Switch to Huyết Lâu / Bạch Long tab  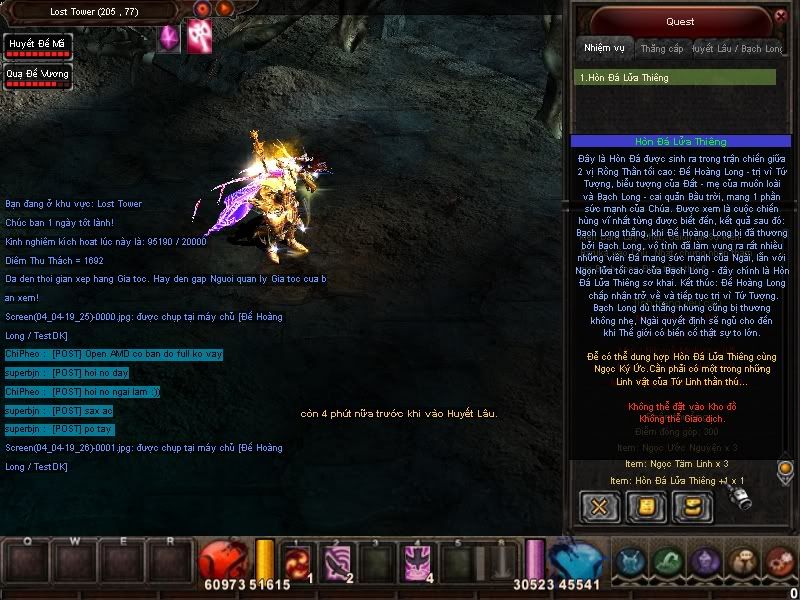coord(735,48)
